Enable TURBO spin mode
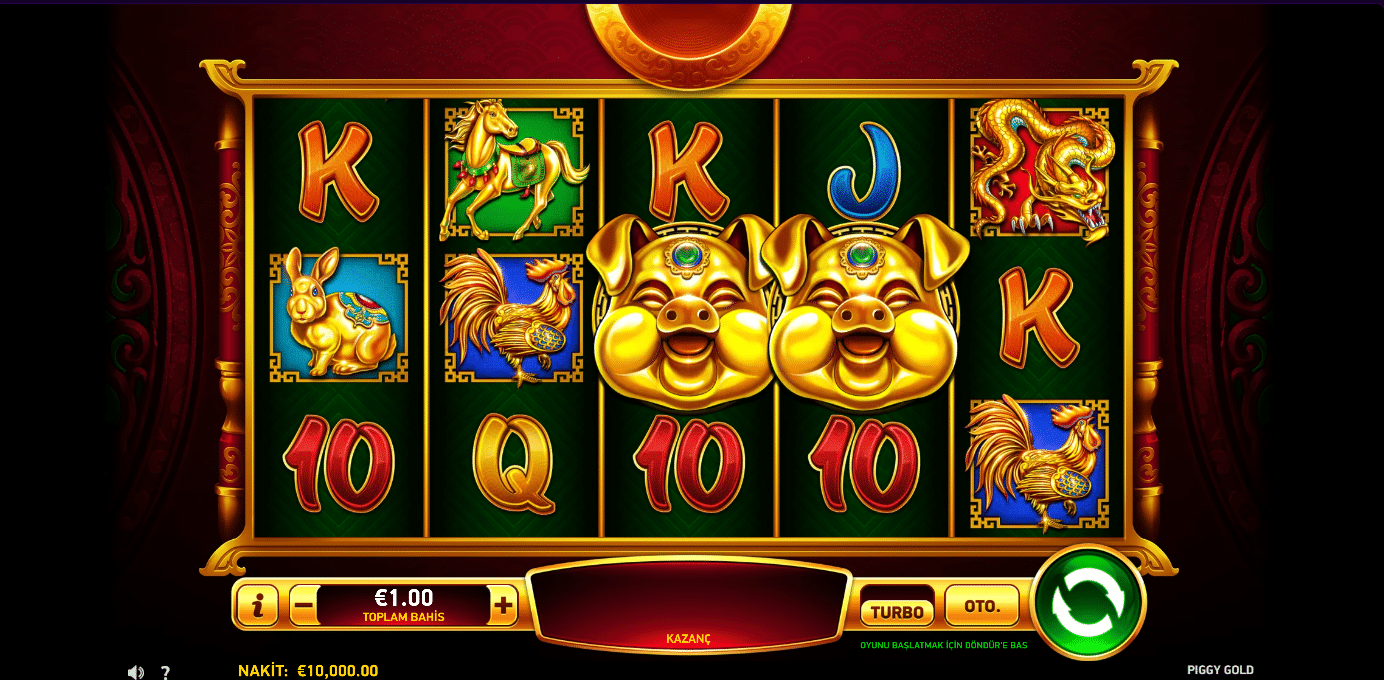1384x680 pixels. point(896,611)
